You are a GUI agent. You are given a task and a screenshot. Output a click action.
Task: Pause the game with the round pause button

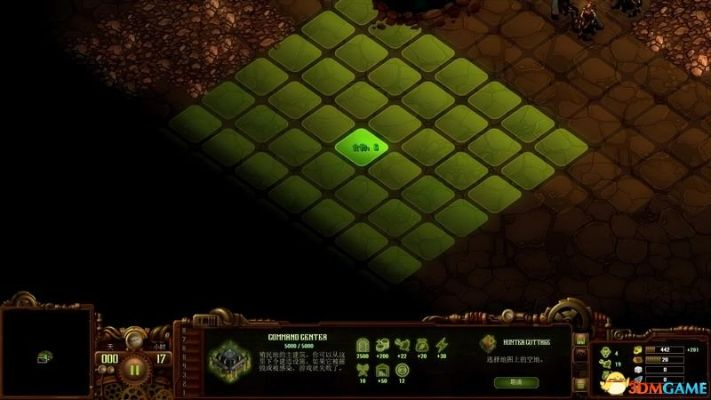click(x=136, y=367)
